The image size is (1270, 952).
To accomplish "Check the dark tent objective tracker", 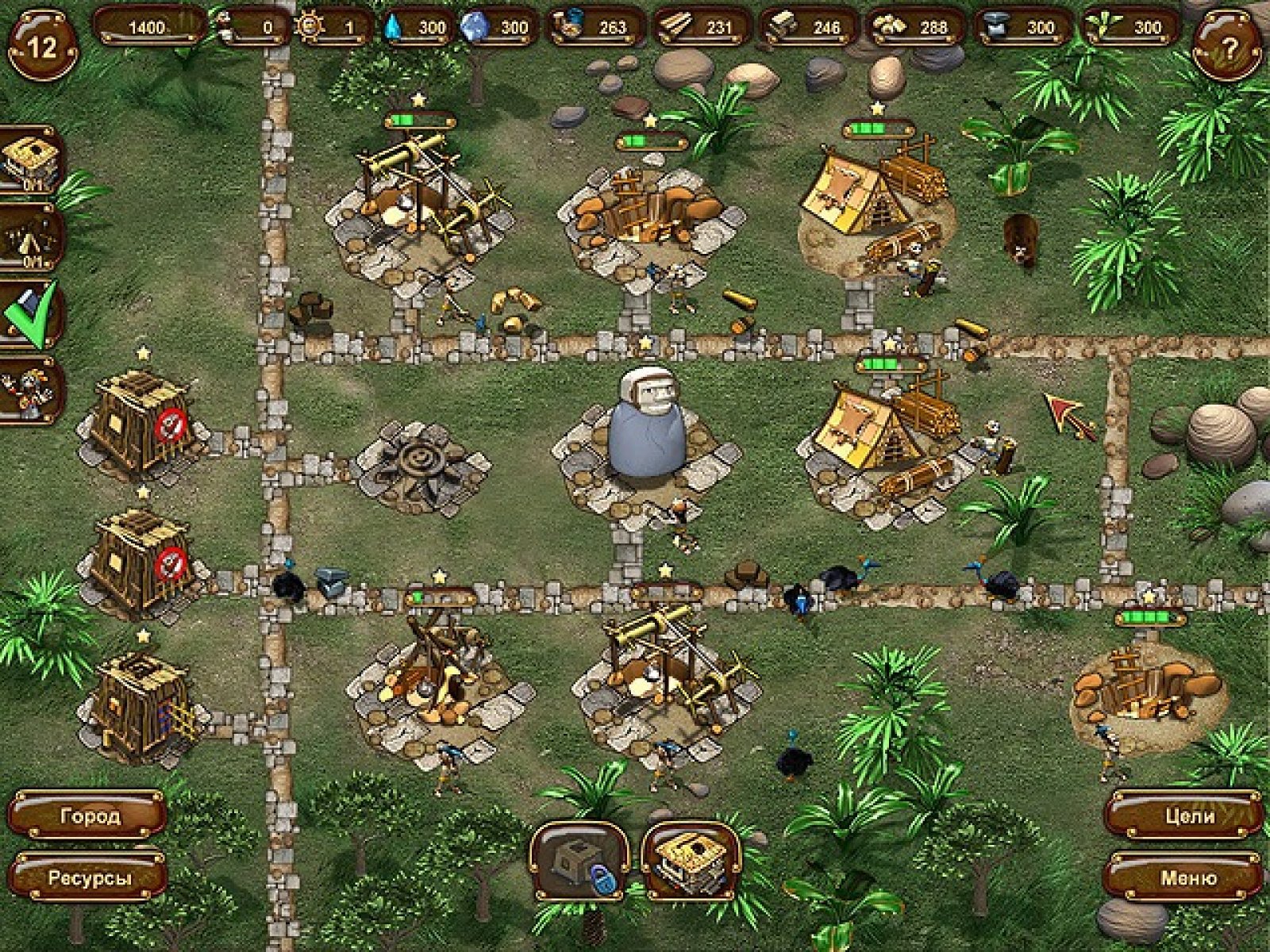I will [x=32, y=238].
